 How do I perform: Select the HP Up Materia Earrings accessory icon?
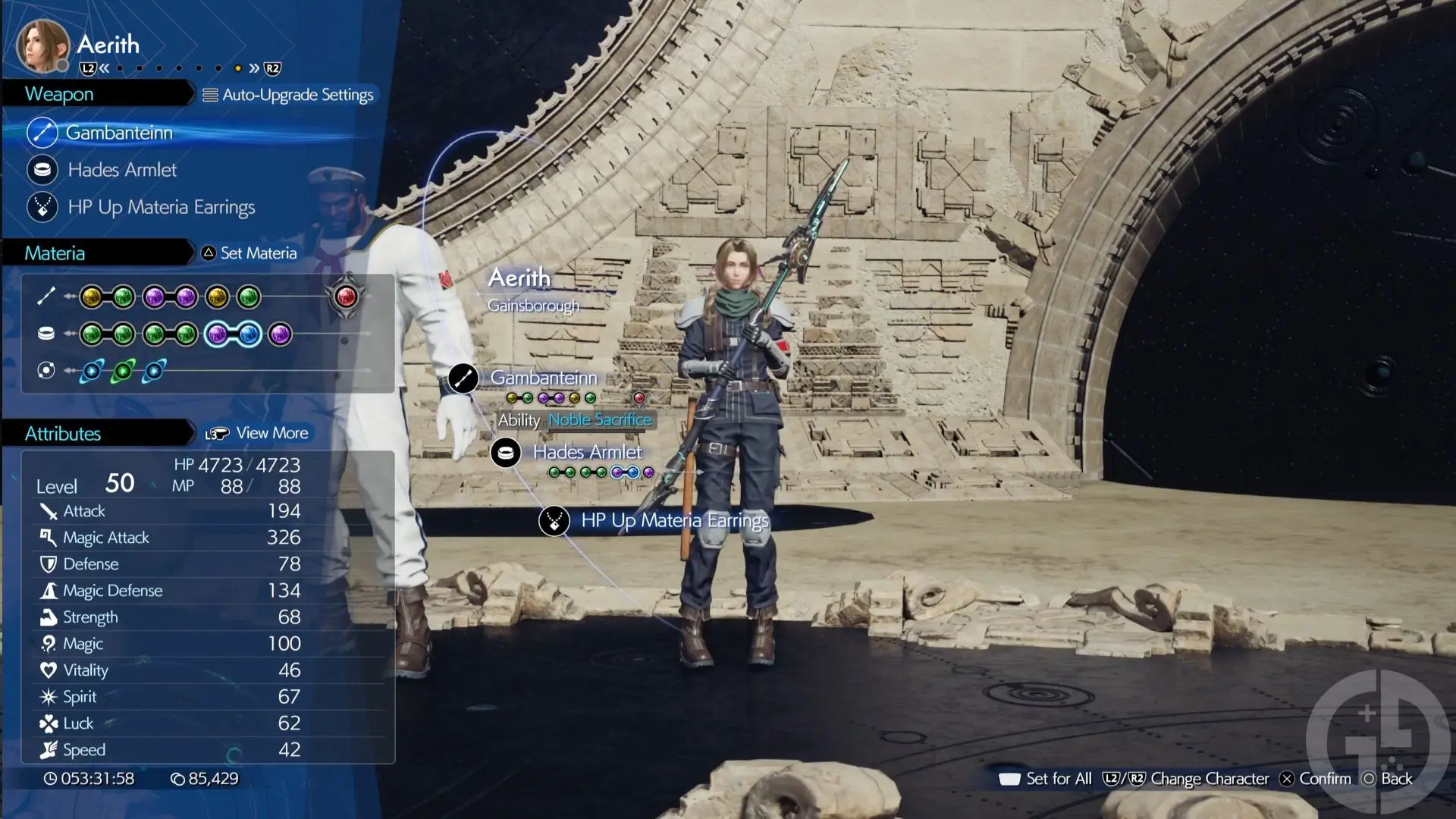tap(42, 207)
